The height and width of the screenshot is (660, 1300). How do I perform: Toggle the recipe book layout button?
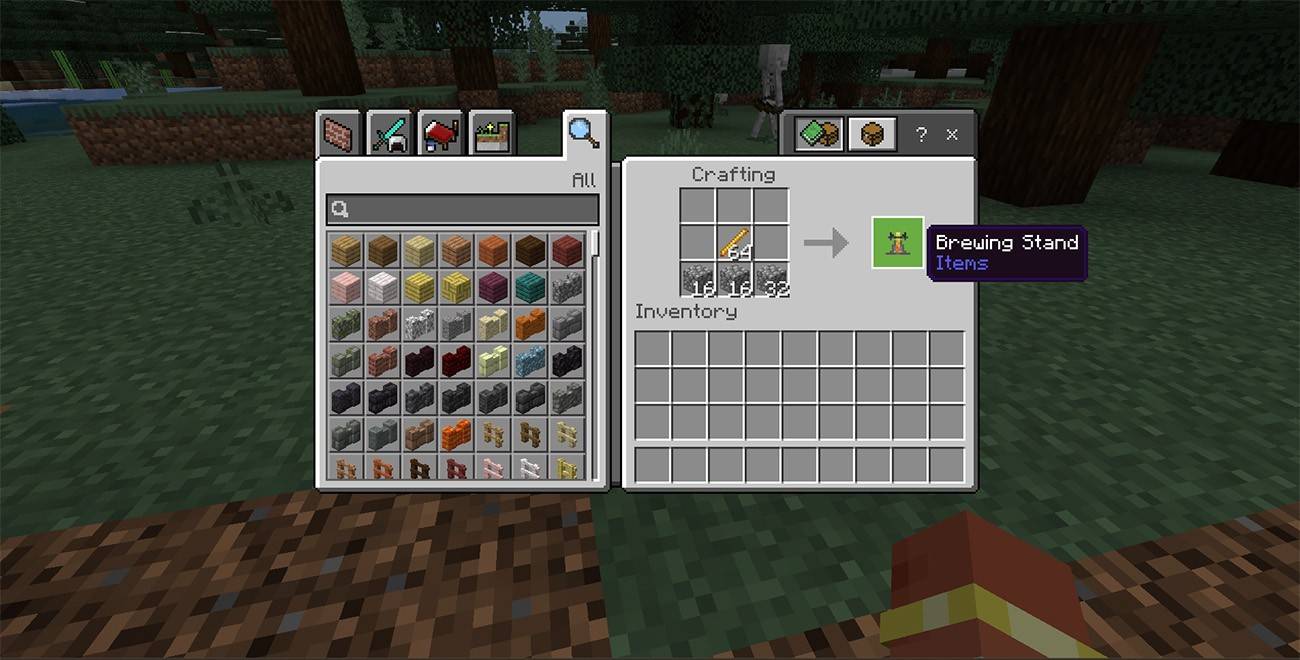pos(819,134)
